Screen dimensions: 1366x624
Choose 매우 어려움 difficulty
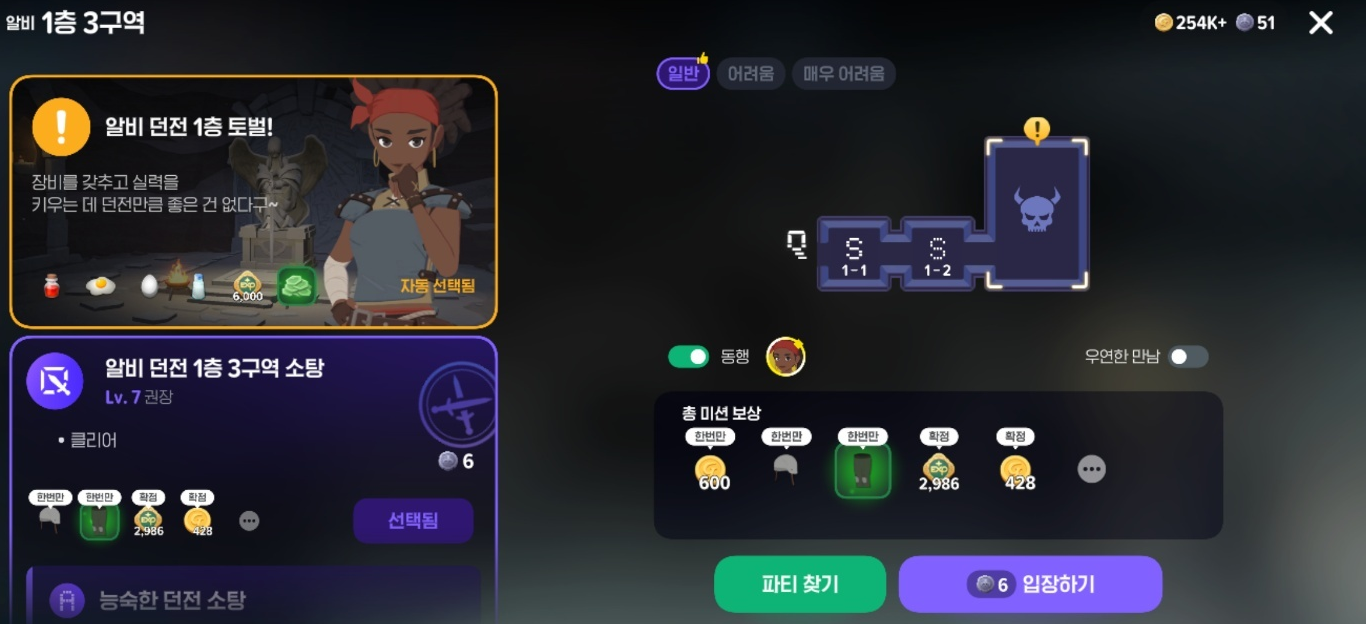tap(843, 74)
